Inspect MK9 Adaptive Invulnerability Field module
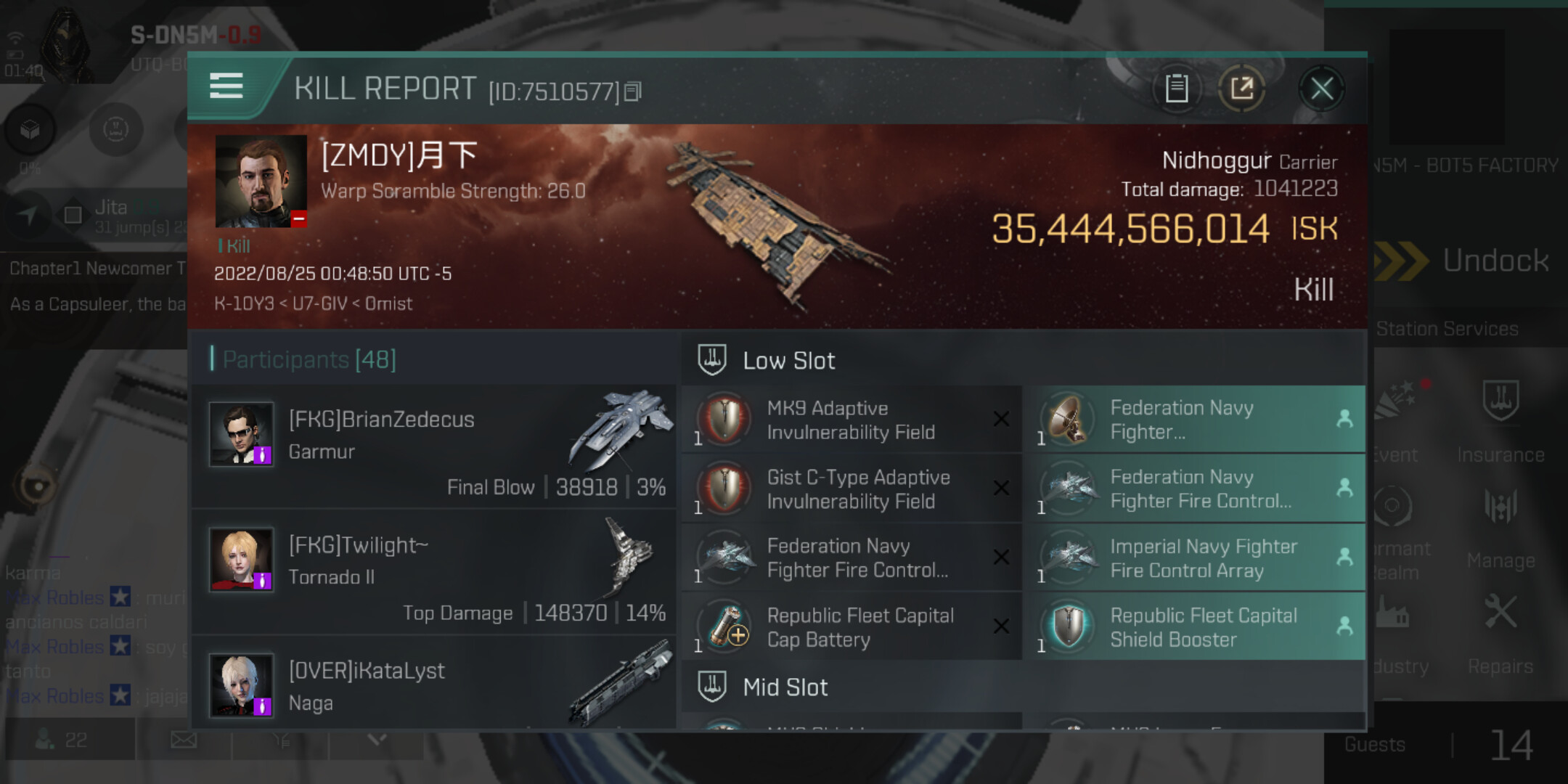Screen dimensions: 1568x784 (x=851, y=420)
